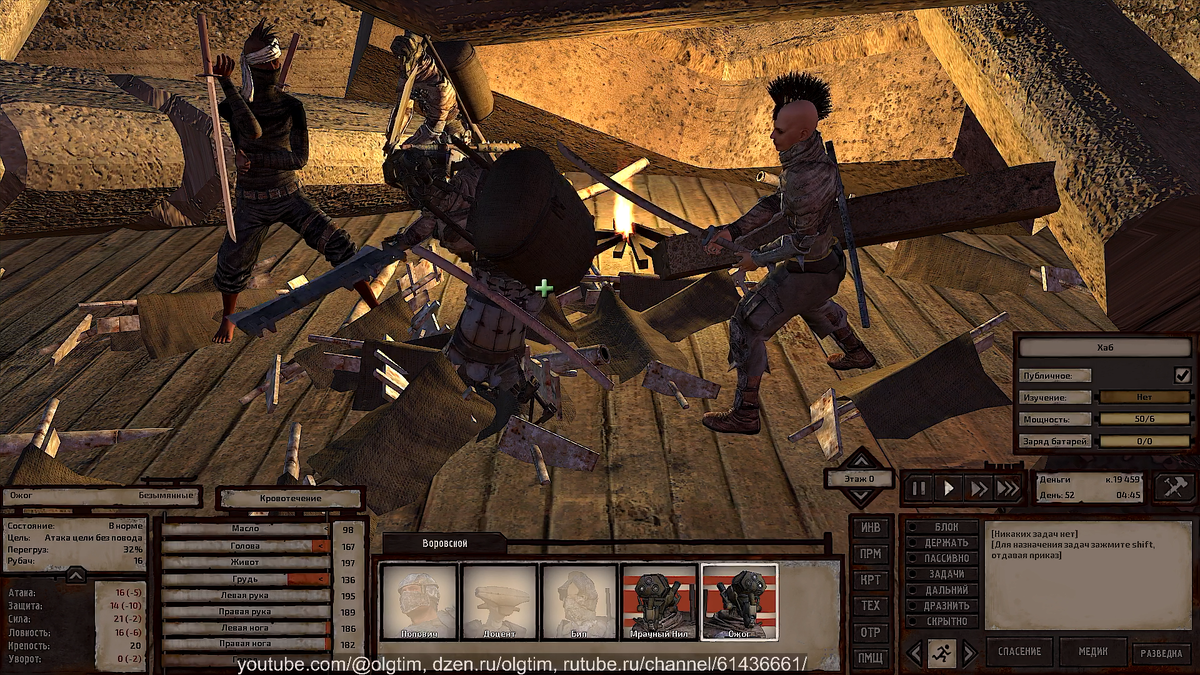
Task: Pause the game with the pause button
Action: pyautogui.click(x=918, y=489)
